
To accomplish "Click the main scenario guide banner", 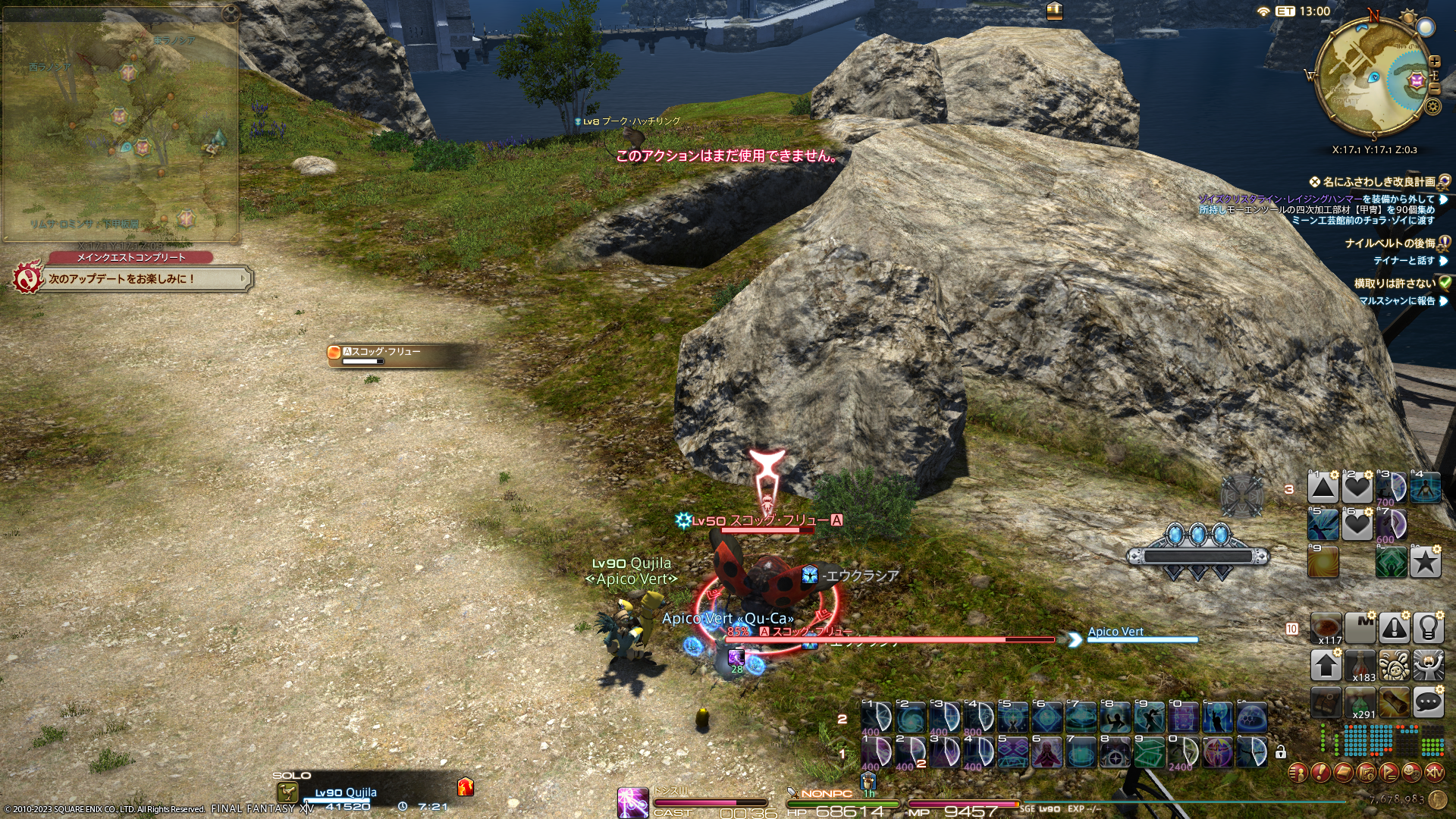I will point(133,279).
